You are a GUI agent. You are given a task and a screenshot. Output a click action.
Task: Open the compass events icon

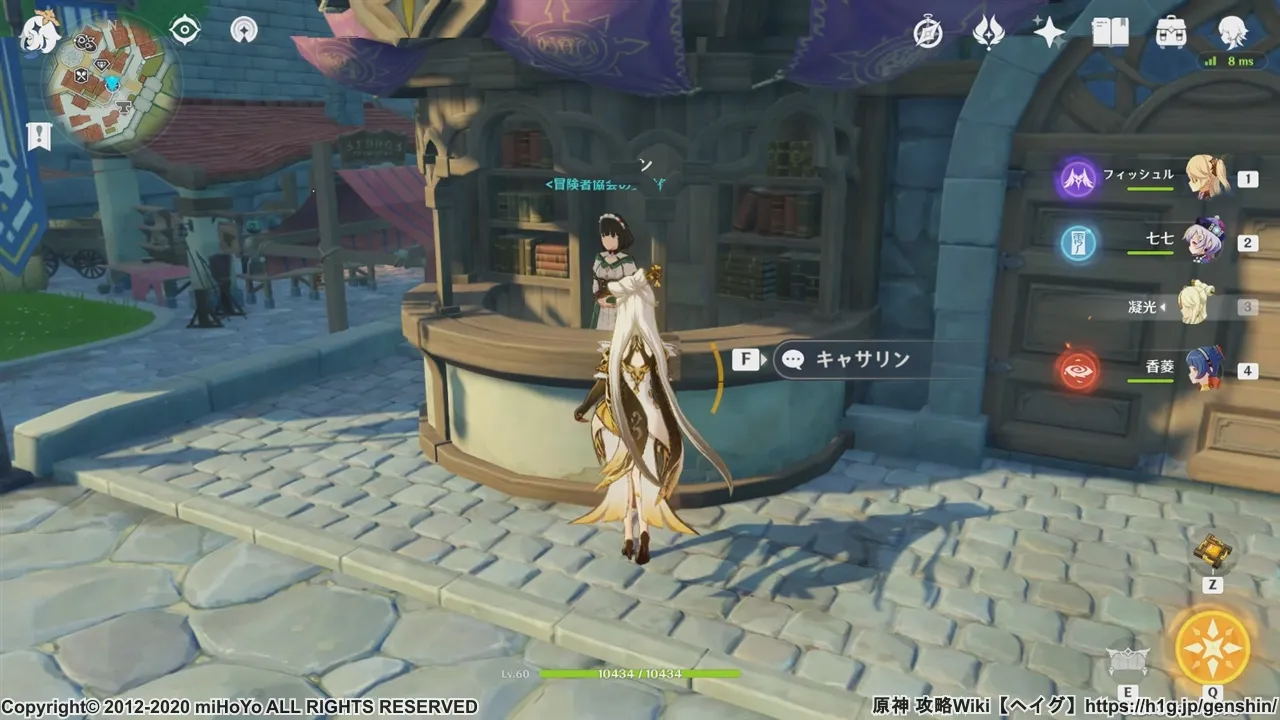tap(928, 33)
